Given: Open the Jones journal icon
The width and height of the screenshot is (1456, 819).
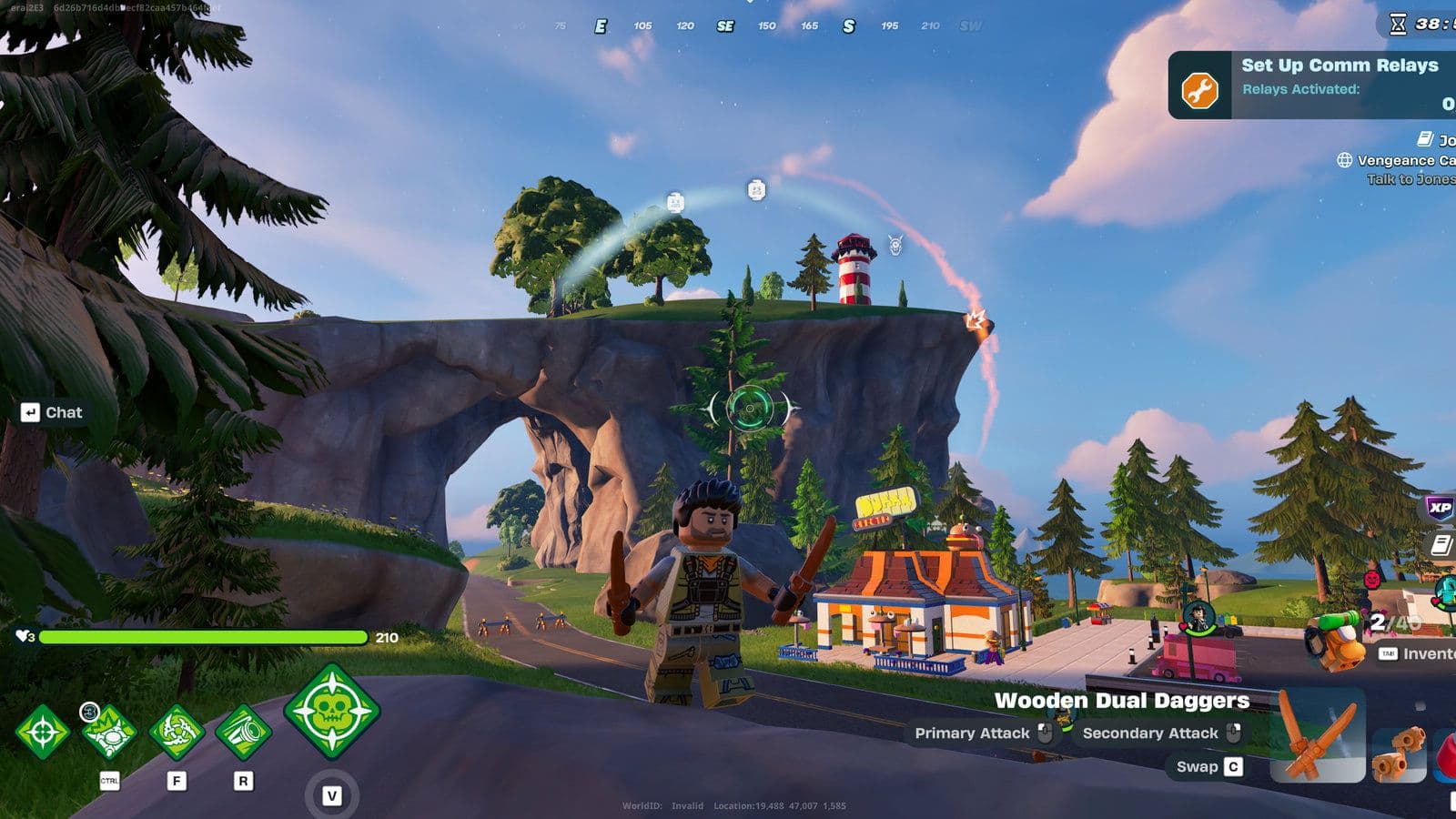Looking at the screenshot, I should 1424,140.
